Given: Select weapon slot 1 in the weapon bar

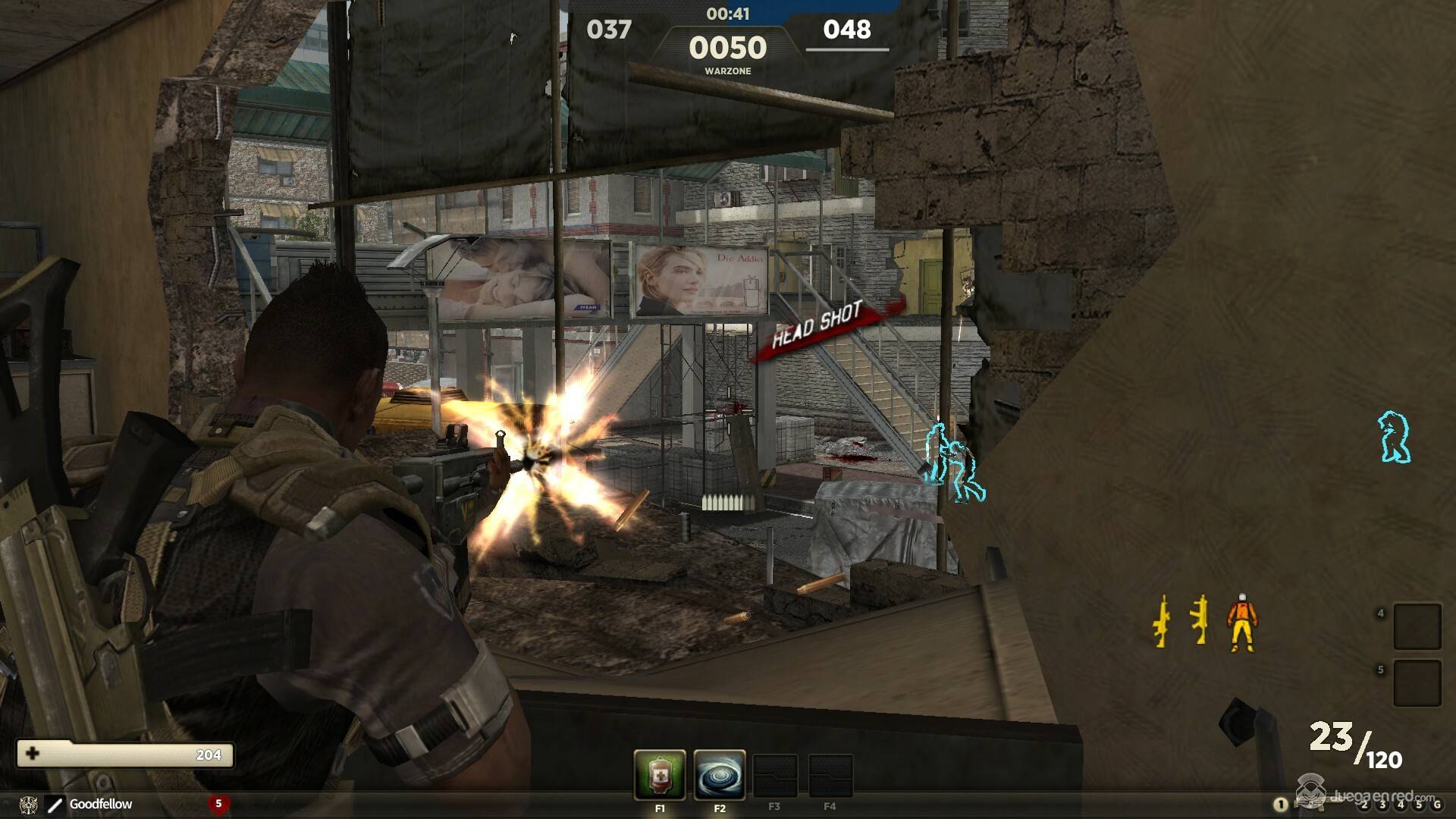Looking at the screenshot, I should (1281, 805).
